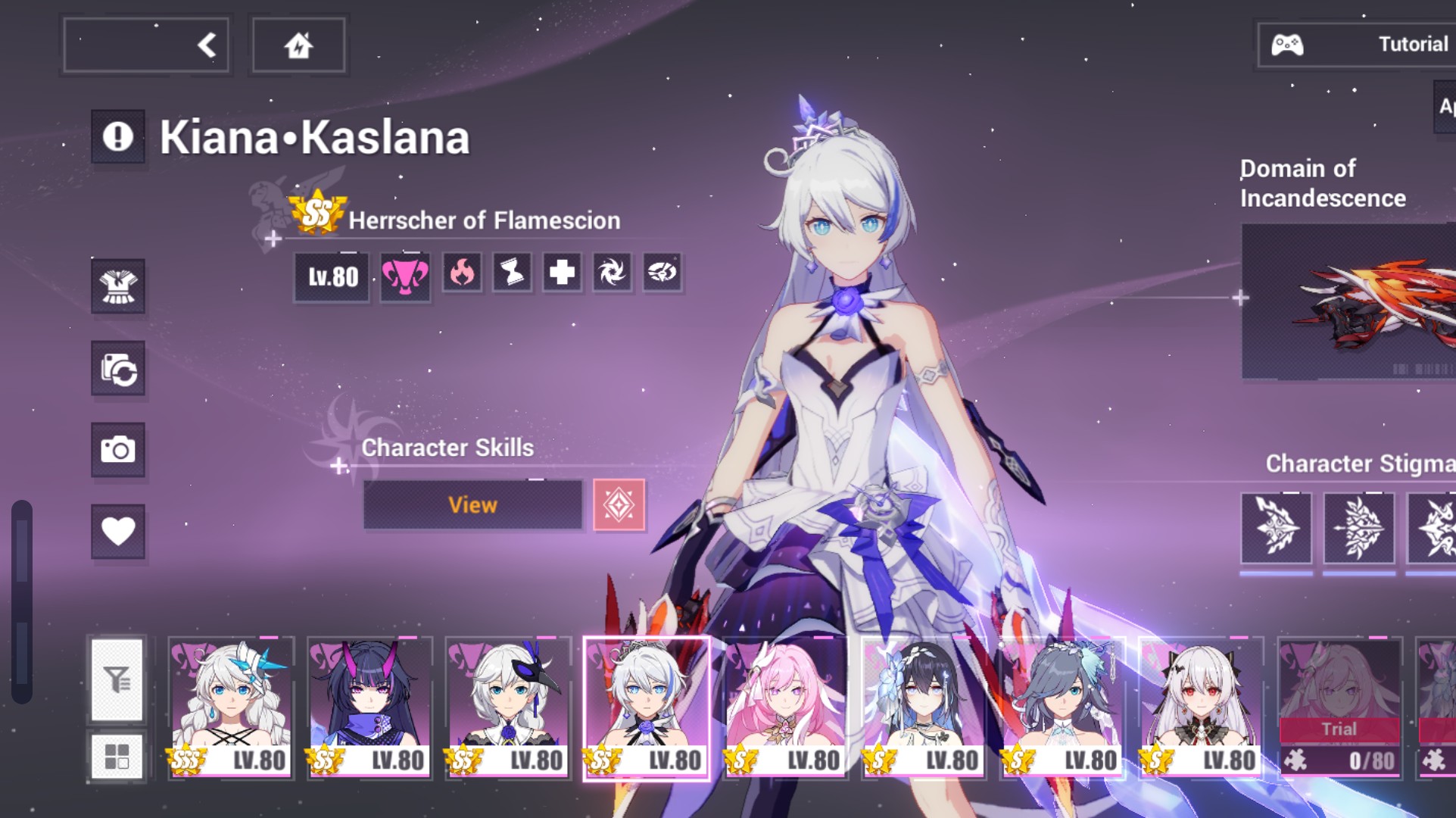The image size is (1456, 818).
Task: Open the background switch icon on left sidebar
Action: click(x=118, y=370)
